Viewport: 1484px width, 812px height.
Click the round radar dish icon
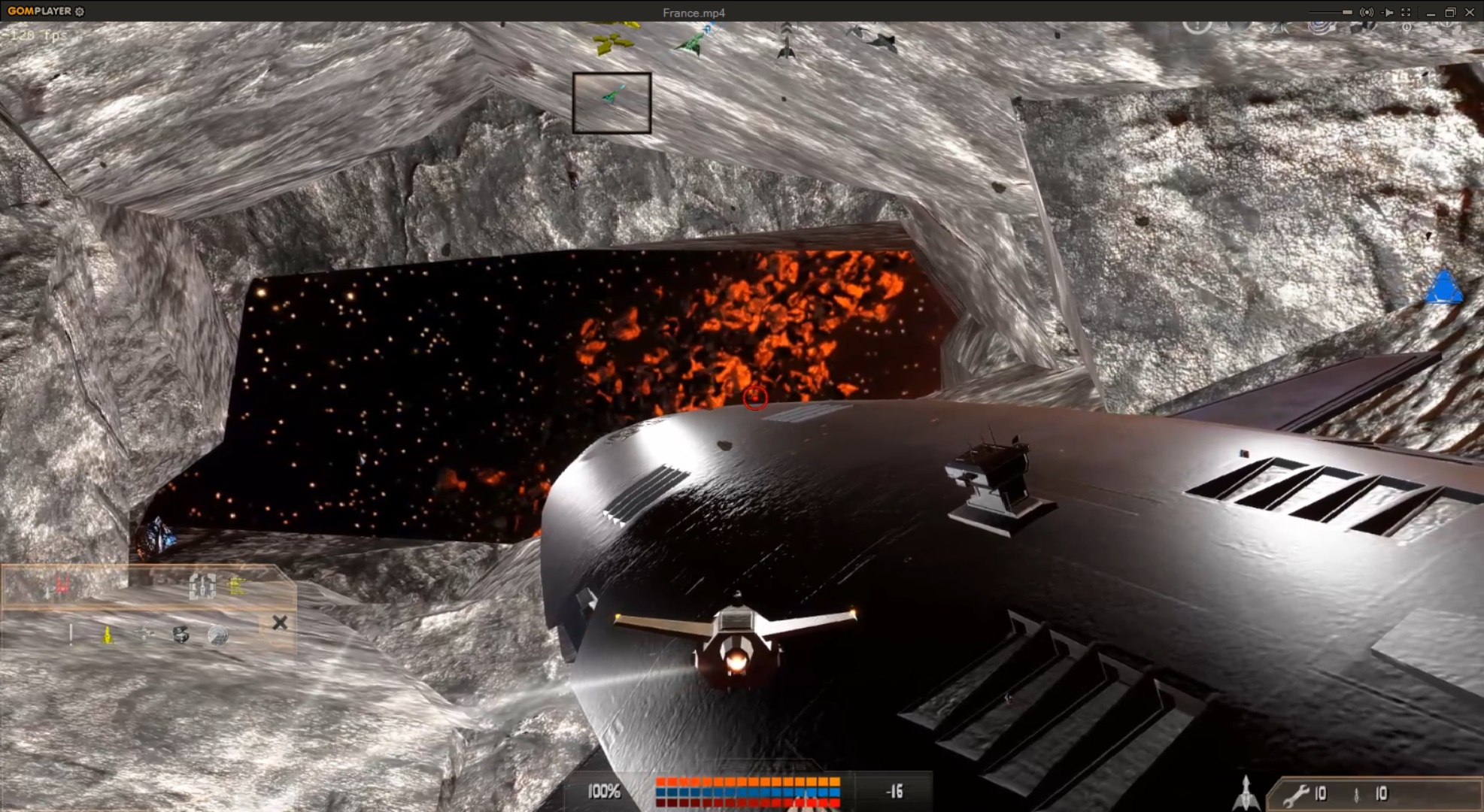coord(217,636)
